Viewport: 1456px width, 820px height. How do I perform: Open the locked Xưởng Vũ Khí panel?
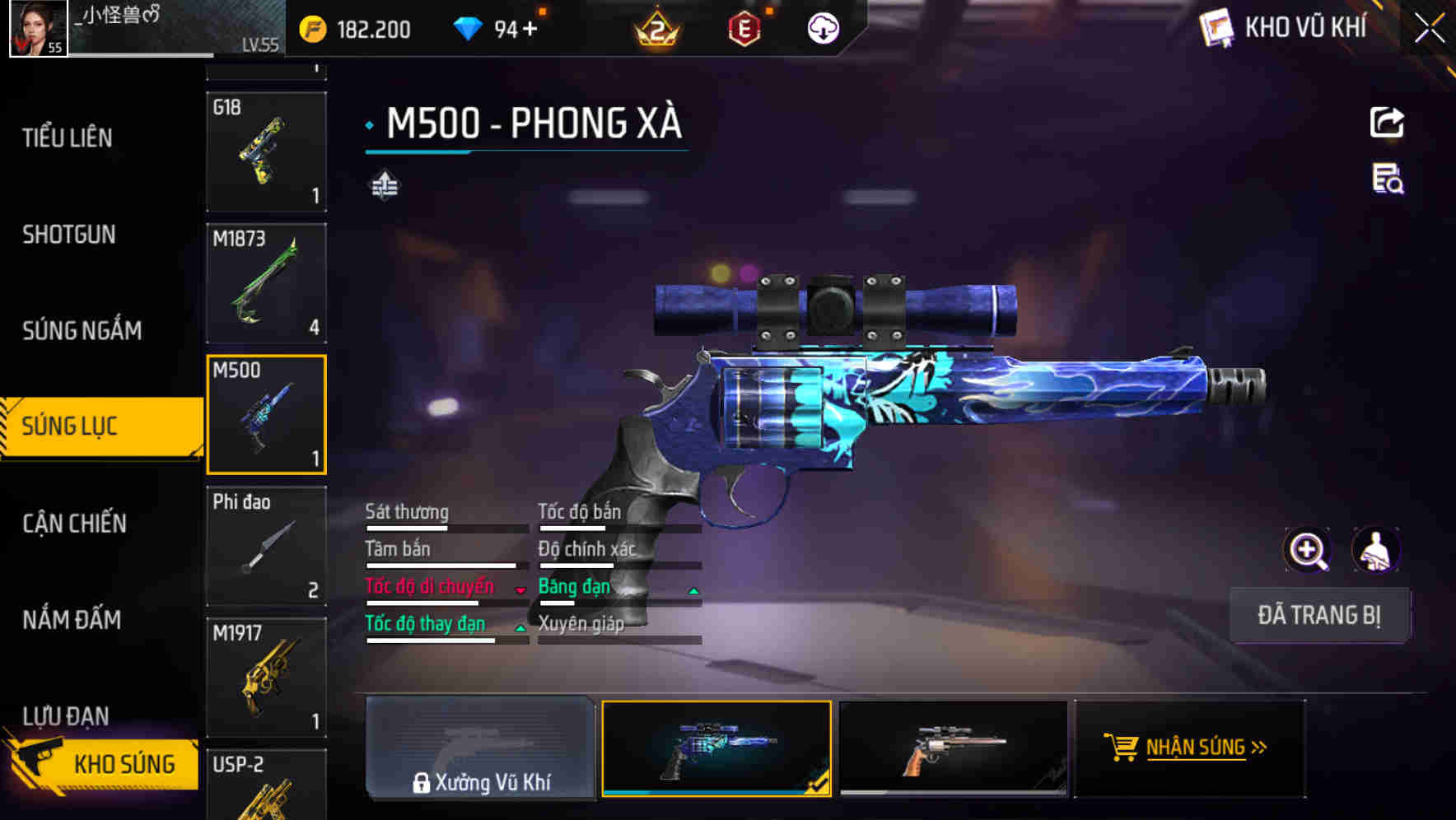480,749
